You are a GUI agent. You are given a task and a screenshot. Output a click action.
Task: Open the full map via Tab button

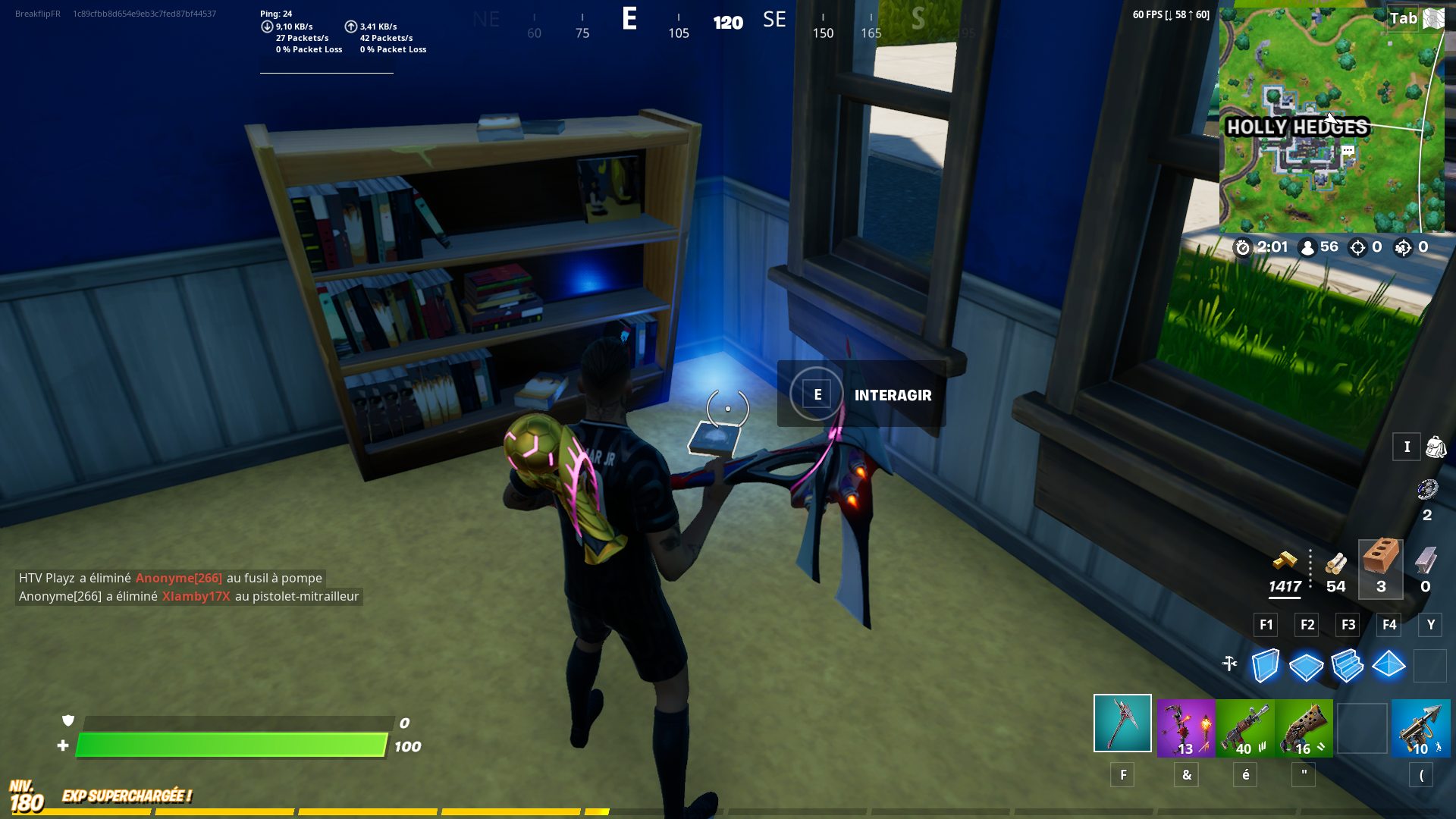point(1402,18)
